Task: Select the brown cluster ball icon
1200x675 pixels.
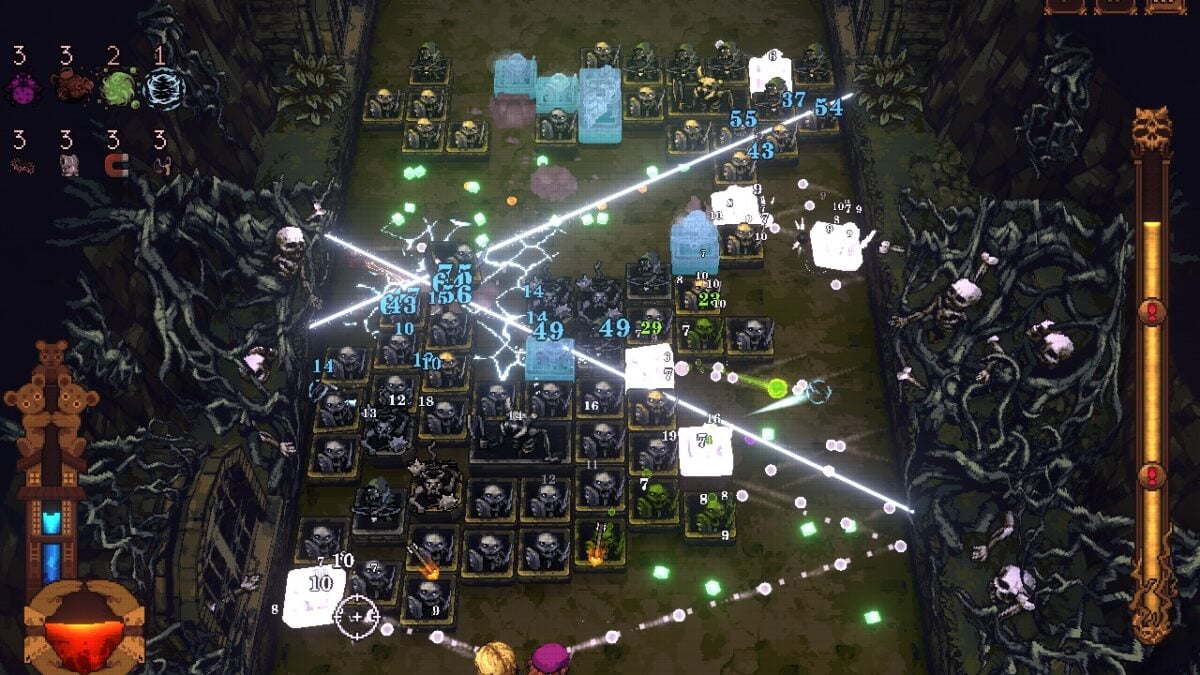Action: tap(70, 89)
